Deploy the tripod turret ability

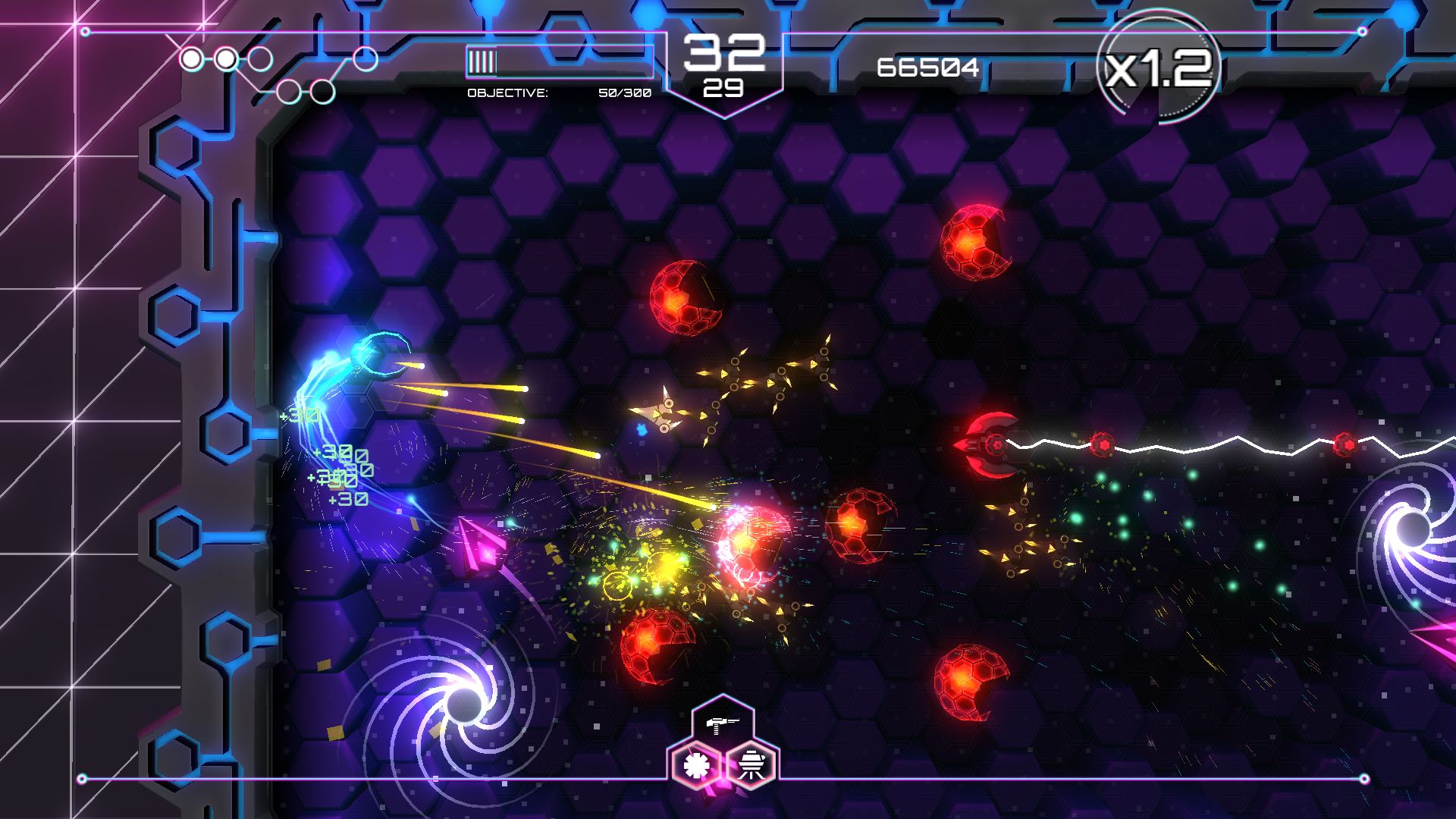point(752,766)
